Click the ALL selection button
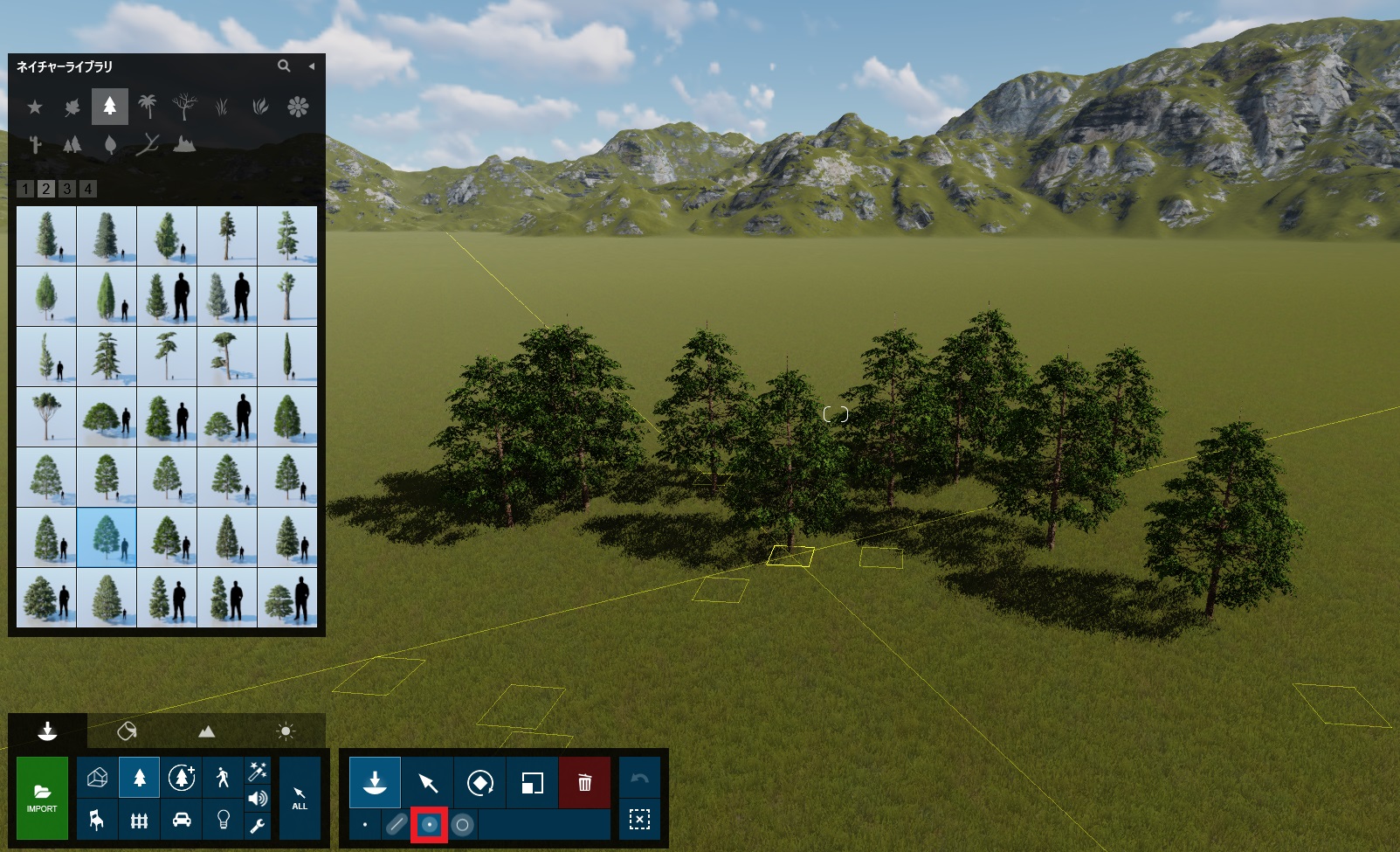The width and height of the screenshot is (1400, 852). tap(300, 799)
